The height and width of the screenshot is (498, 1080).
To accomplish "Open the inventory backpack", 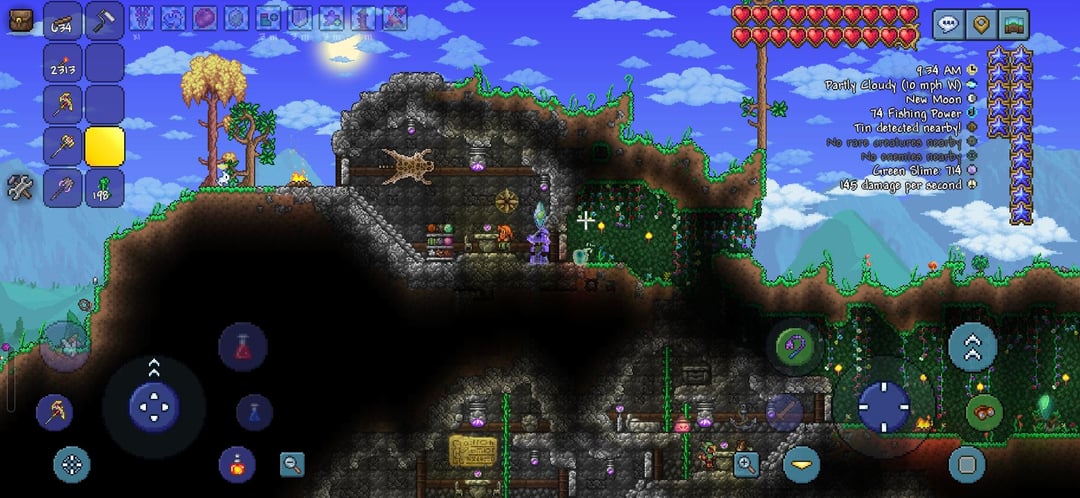I will click(x=20, y=19).
